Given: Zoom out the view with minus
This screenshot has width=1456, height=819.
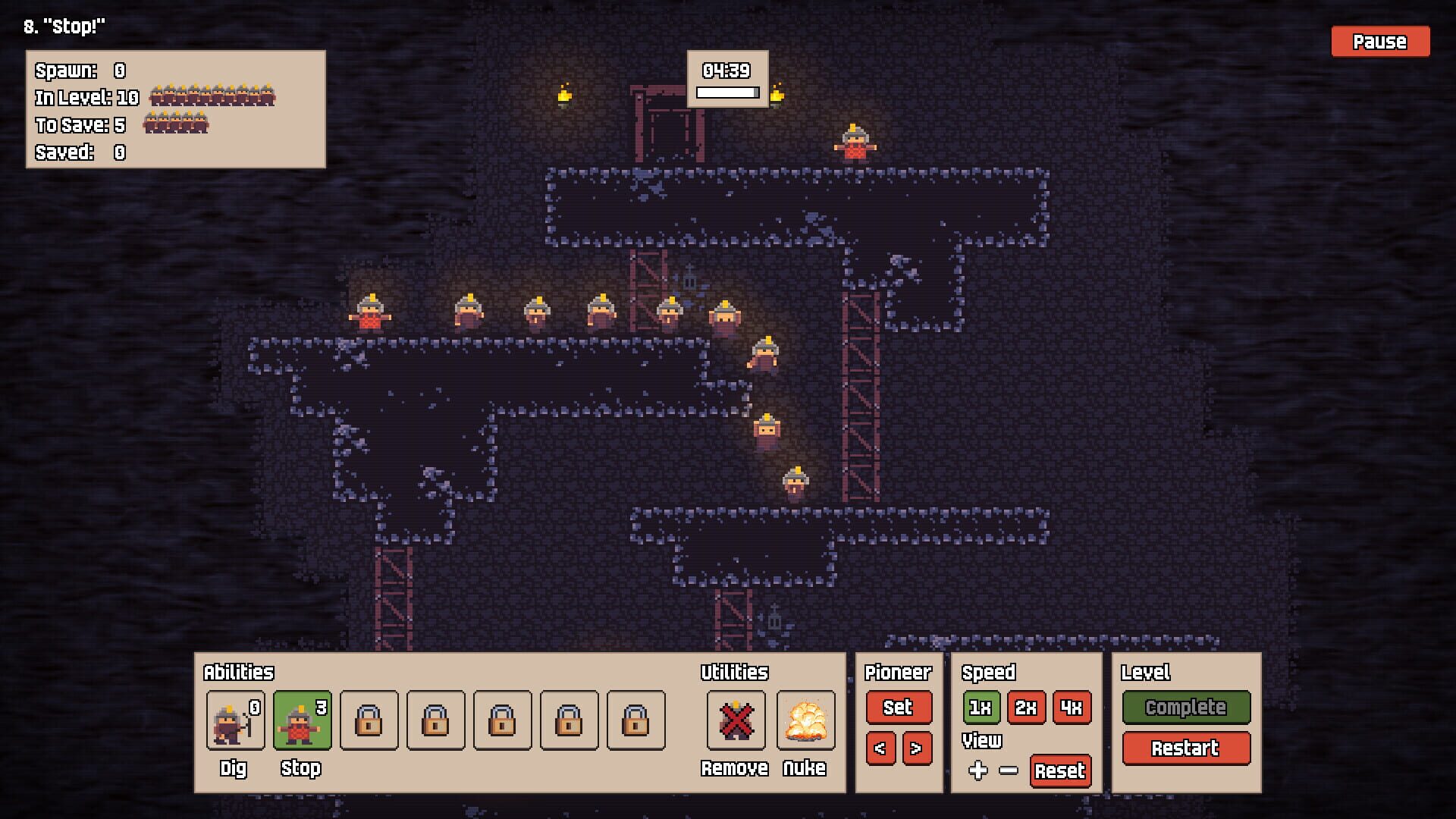Looking at the screenshot, I should 1009,770.
